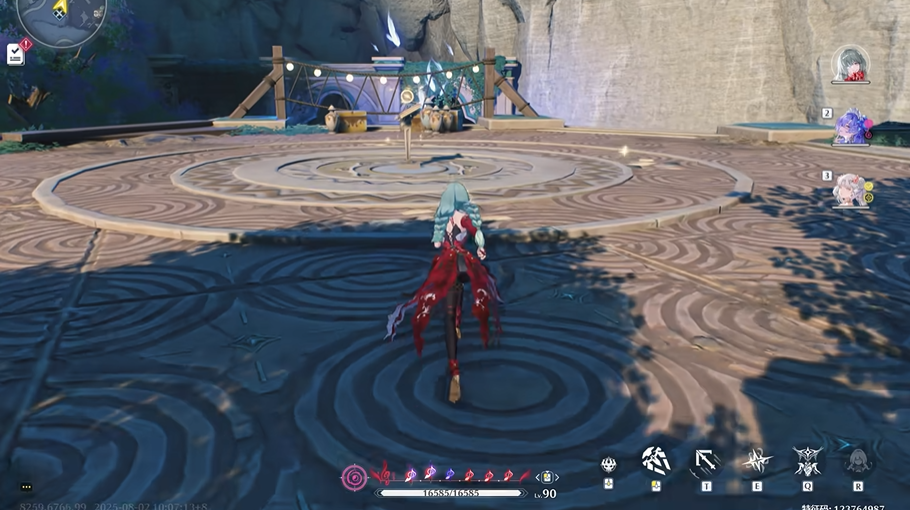The height and width of the screenshot is (510, 910).
Task: Activate the small round echo skill icon
Action: pos(608,464)
